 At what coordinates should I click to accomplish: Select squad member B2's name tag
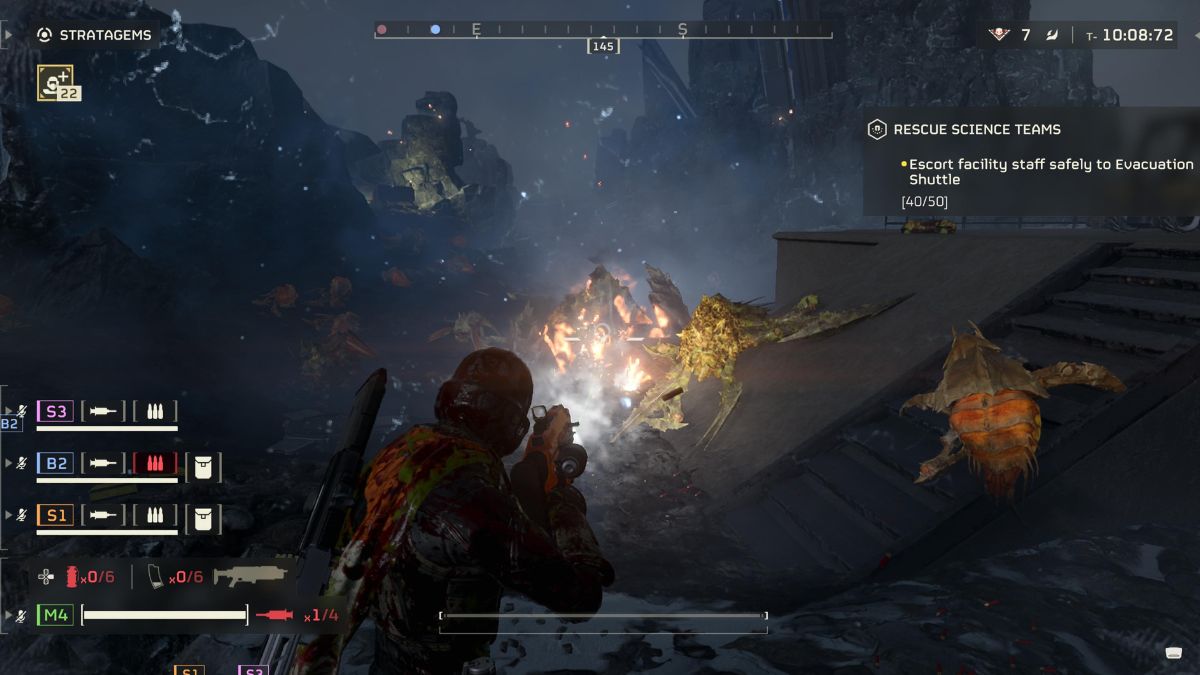click(x=55, y=464)
